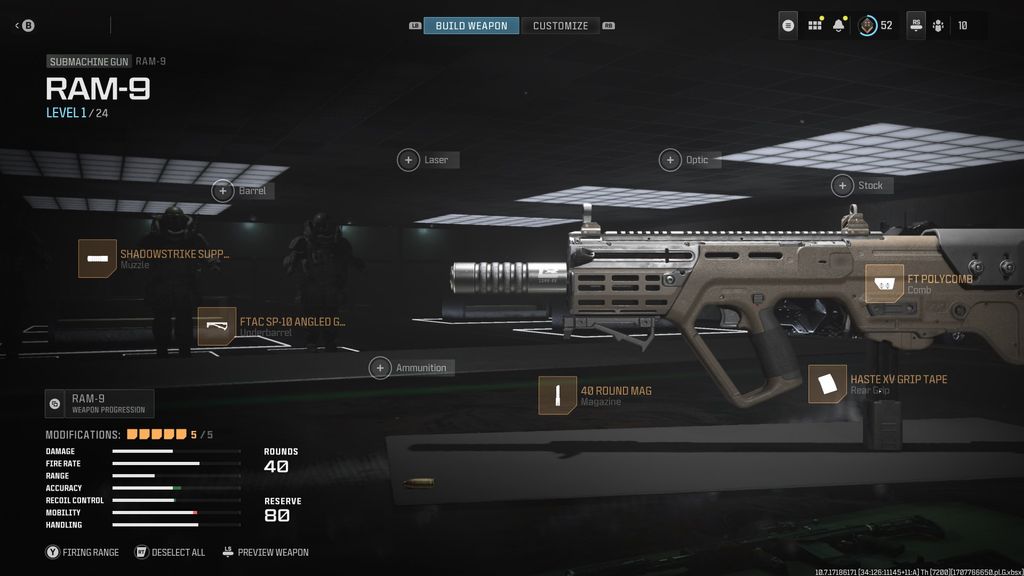Open the grid apps menu icon
The image size is (1024, 576).
(815, 26)
